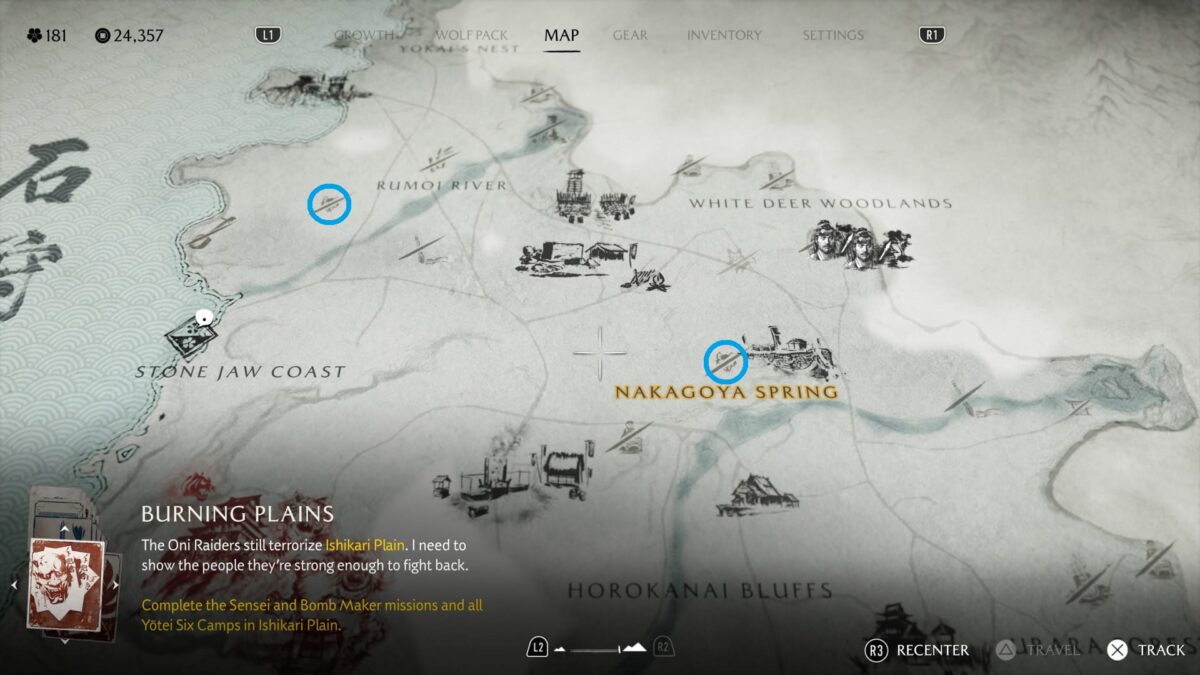Select the three warriors portrait marker

tap(859, 244)
